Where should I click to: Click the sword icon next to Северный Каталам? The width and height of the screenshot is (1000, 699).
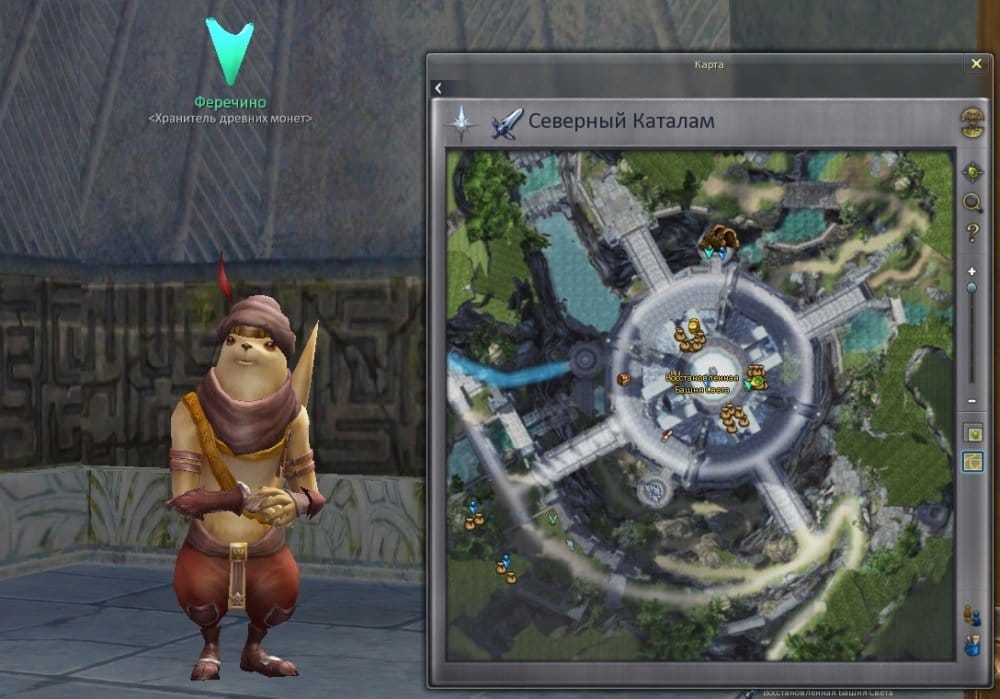pyautogui.click(x=505, y=123)
